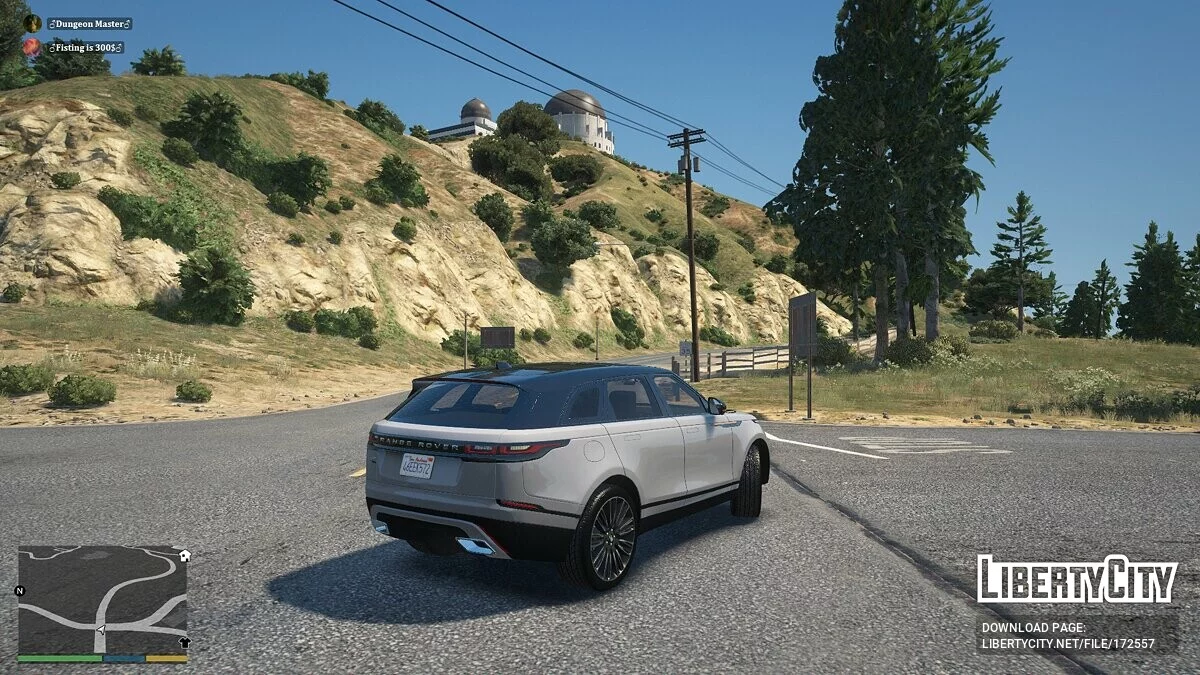The image size is (1200, 675).
Task: Click the red avatar in the voice overlay
Action: click(32, 47)
